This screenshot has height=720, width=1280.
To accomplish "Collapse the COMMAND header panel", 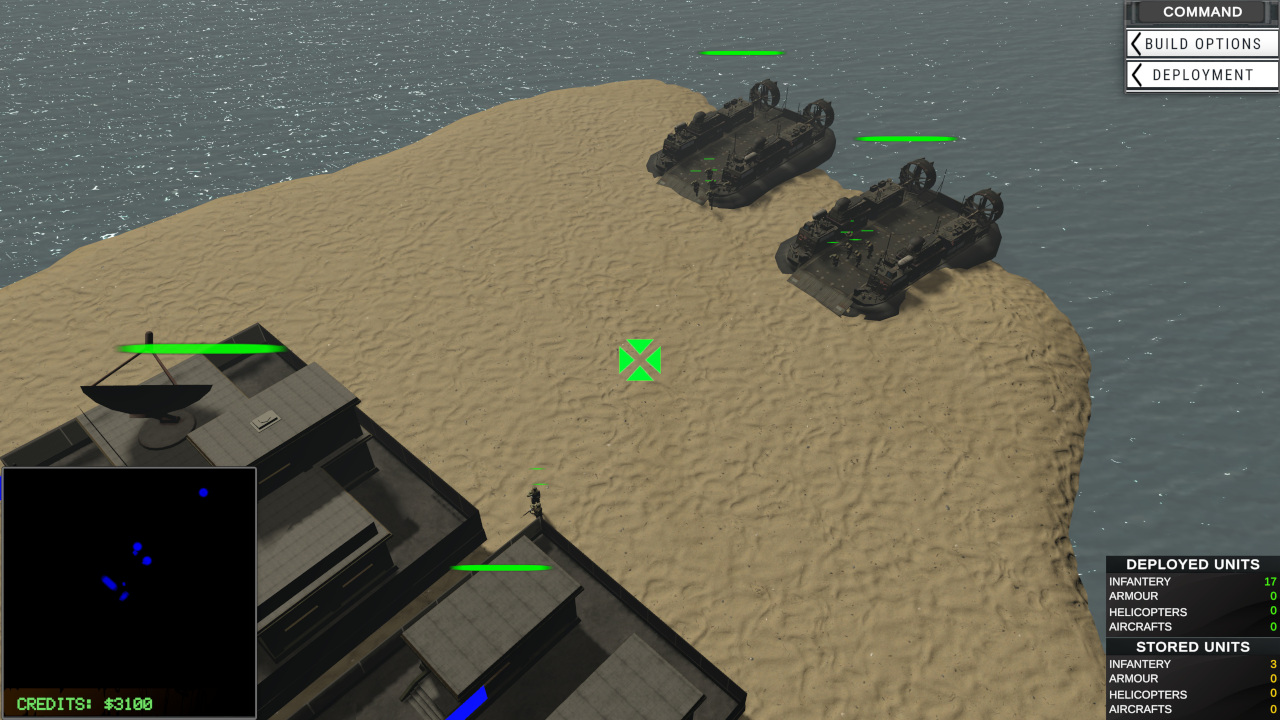I will pyautogui.click(x=1202, y=12).
